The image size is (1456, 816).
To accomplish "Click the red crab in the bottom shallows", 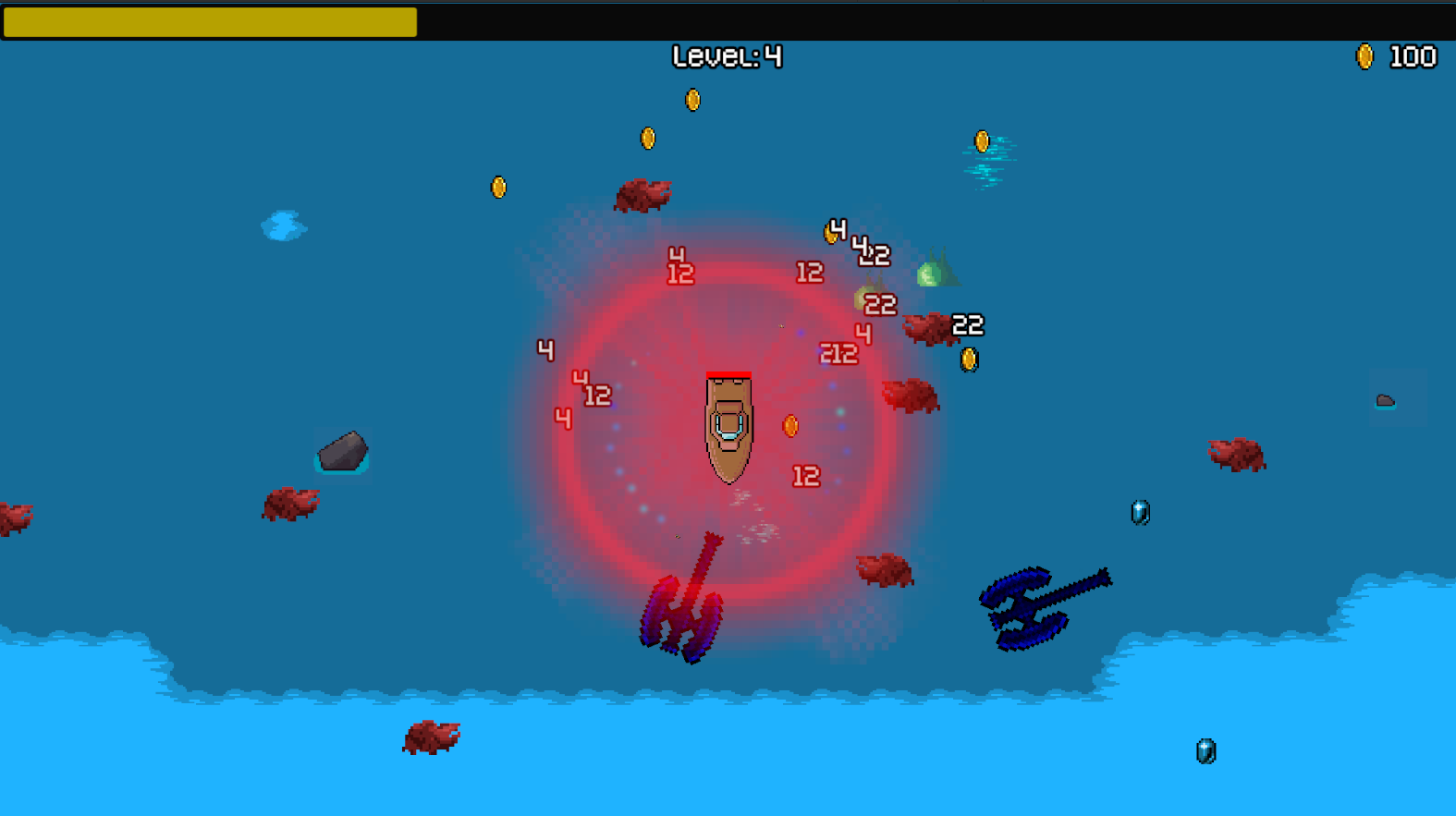I will (x=431, y=738).
